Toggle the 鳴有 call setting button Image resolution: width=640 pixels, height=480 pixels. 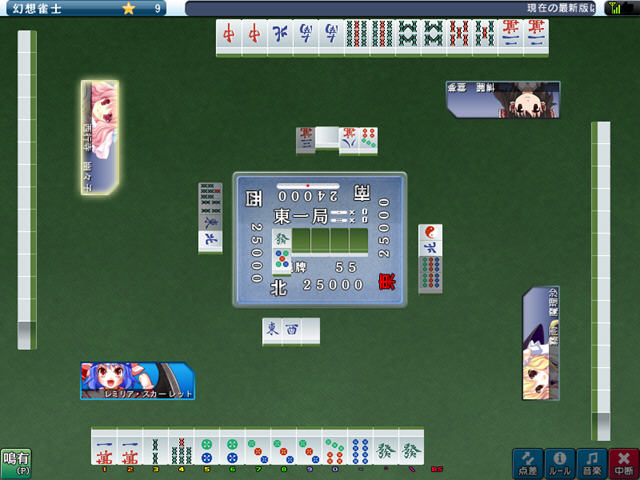click(x=15, y=462)
